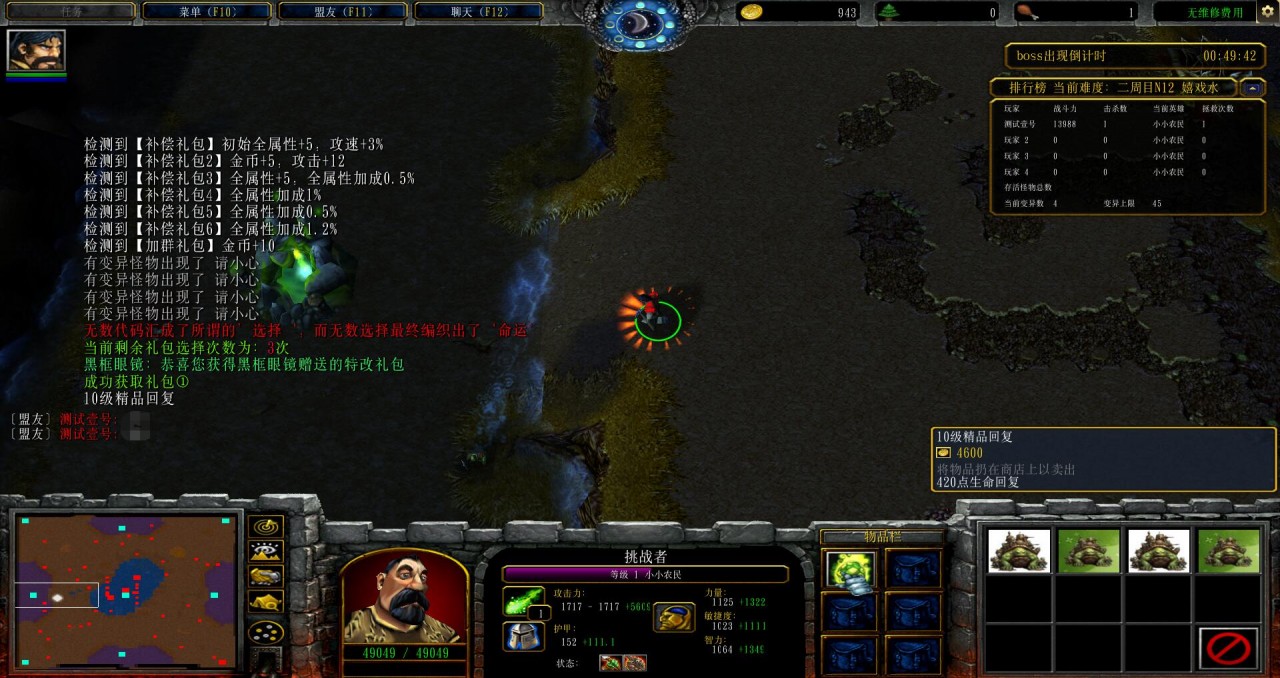
Task: Click the minimap
Action: 126,590
